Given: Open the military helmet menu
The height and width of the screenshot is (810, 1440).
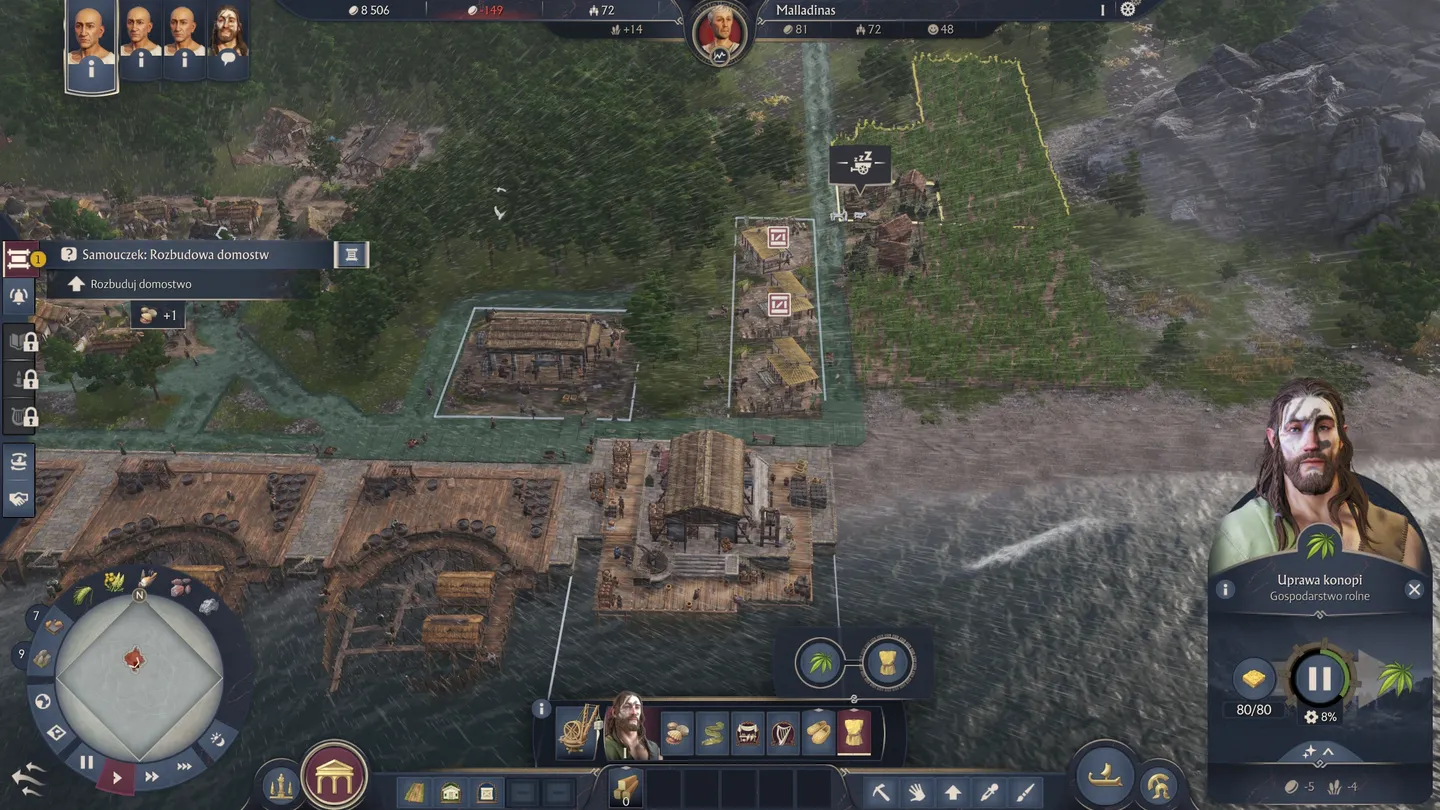Looking at the screenshot, I should click(1159, 785).
